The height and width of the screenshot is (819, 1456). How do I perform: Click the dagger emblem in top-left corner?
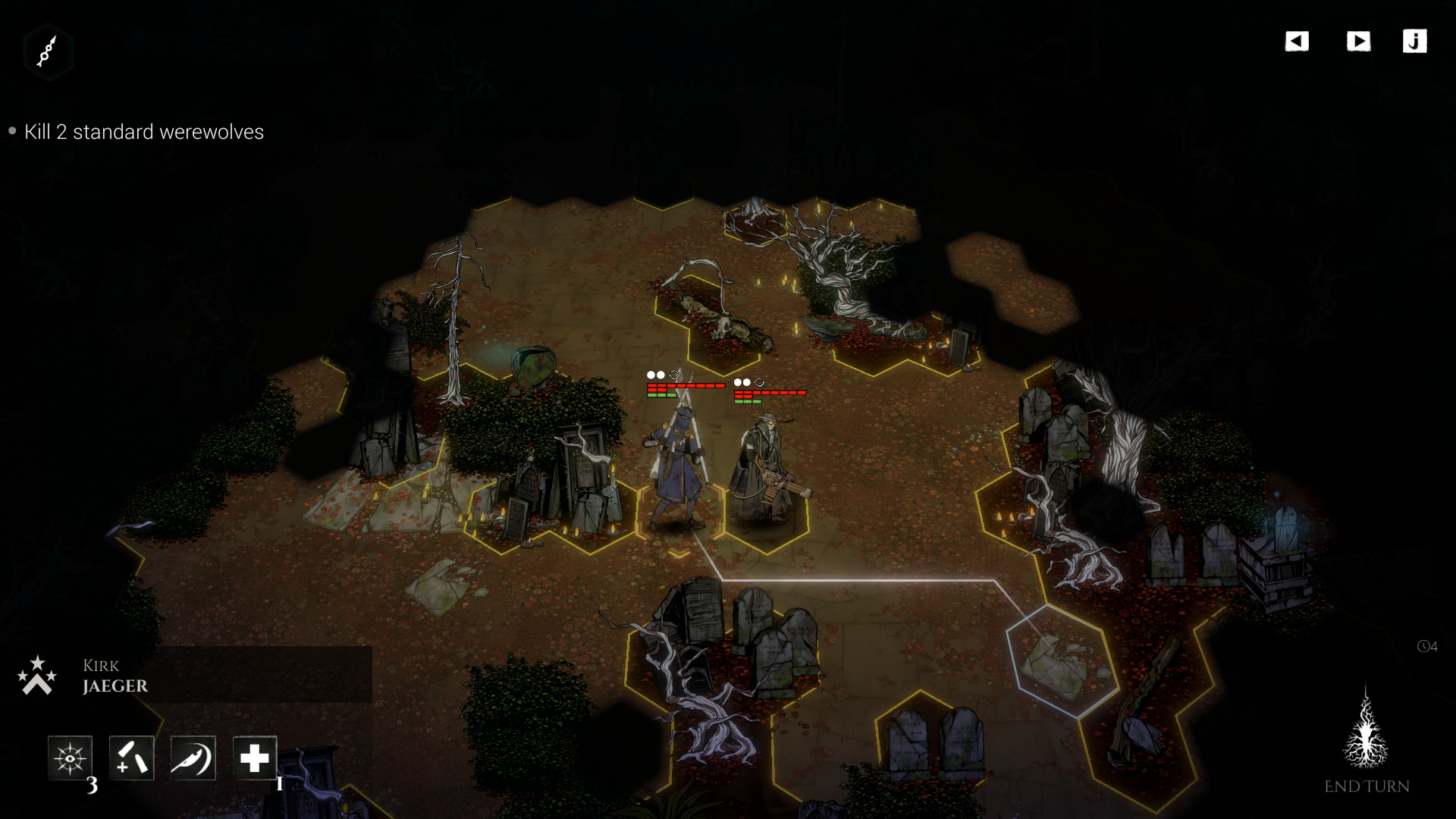pyautogui.click(x=48, y=52)
